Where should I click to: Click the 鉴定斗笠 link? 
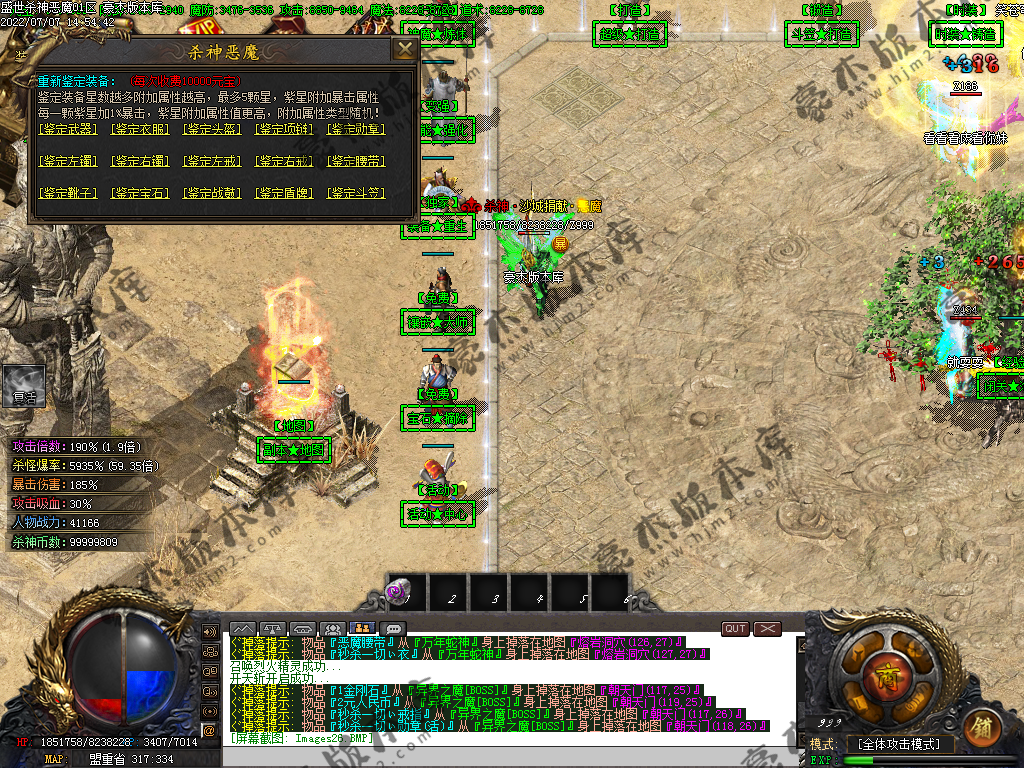click(357, 193)
